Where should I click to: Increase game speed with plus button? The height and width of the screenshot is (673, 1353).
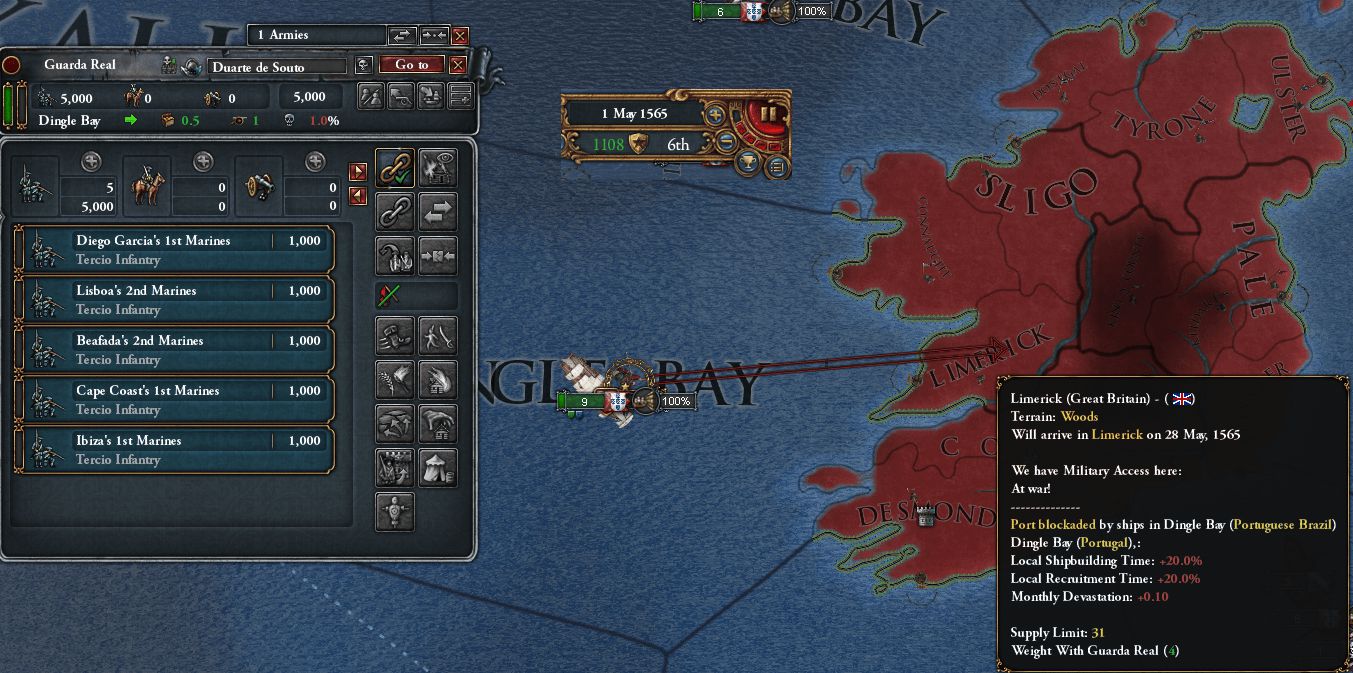(x=715, y=114)
